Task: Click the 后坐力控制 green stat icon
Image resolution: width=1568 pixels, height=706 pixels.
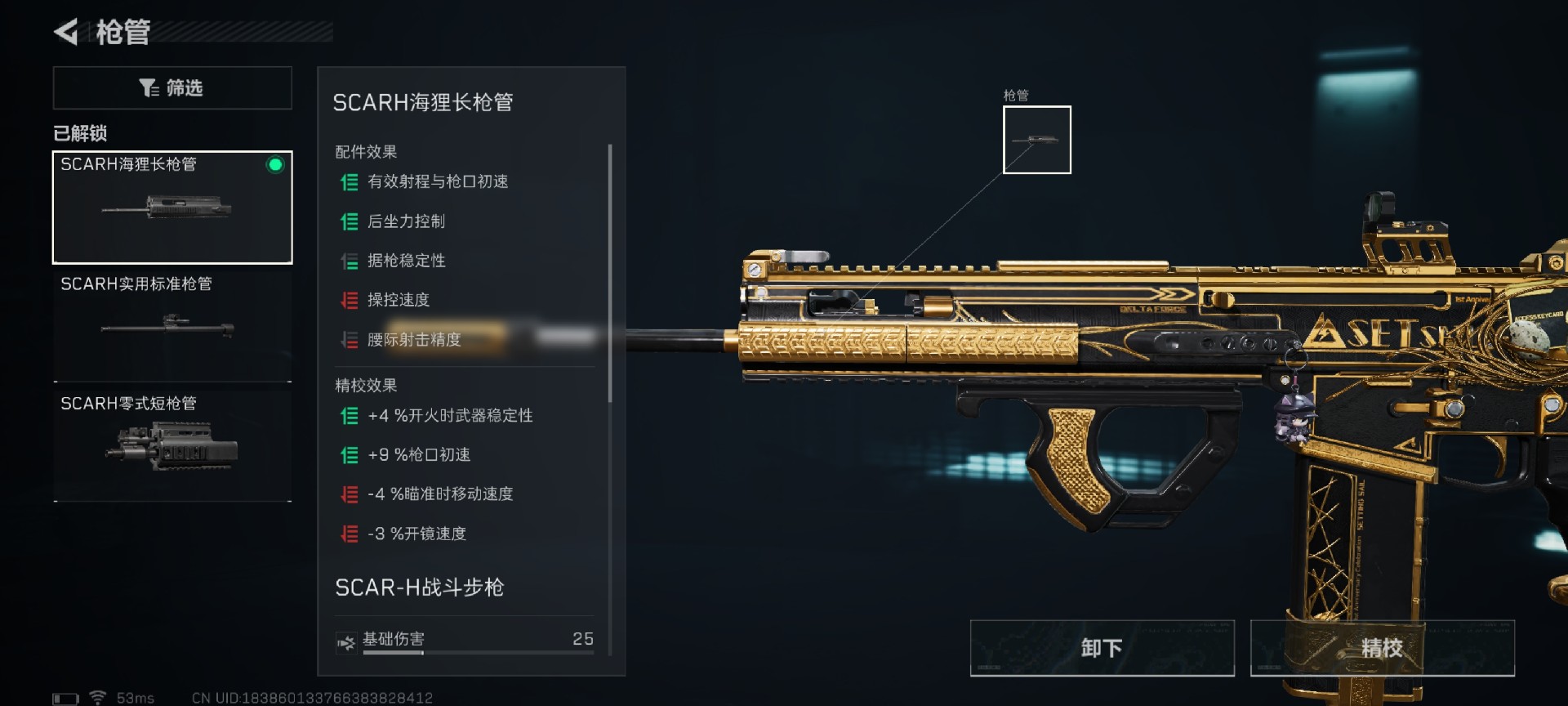Action: [x=348, y=221]
